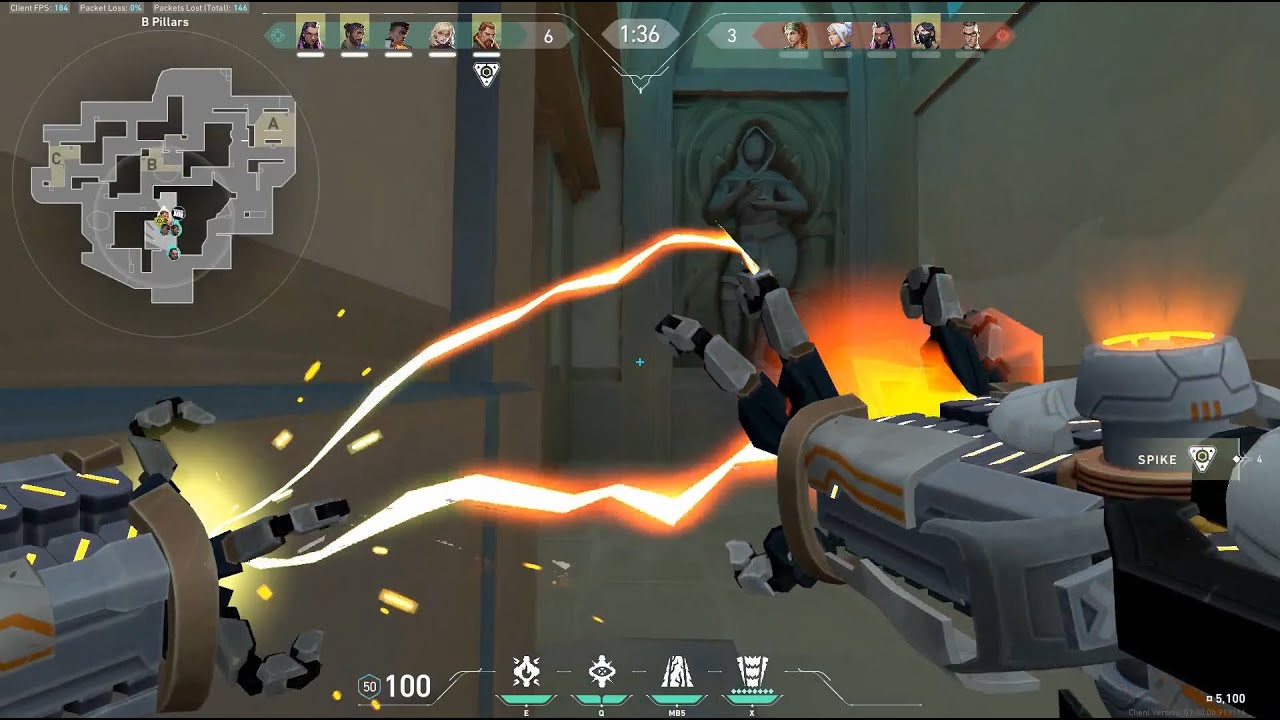1280x720 pixels.
Task: Select the bearded spike-carrier ally portrait
Action: (486, 35)
